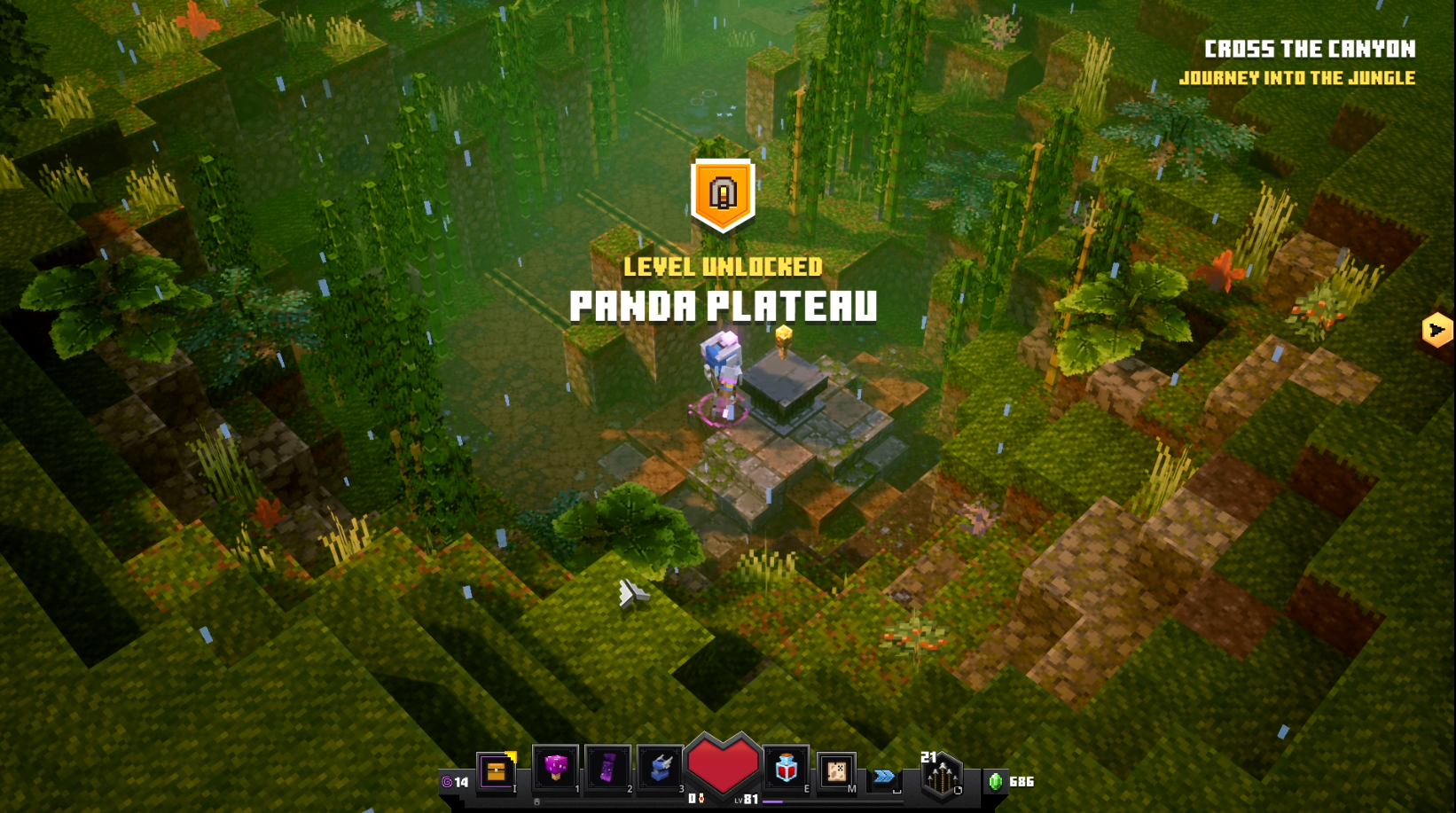
Task: Open the inventory chest icon
Action: (497, 771)
